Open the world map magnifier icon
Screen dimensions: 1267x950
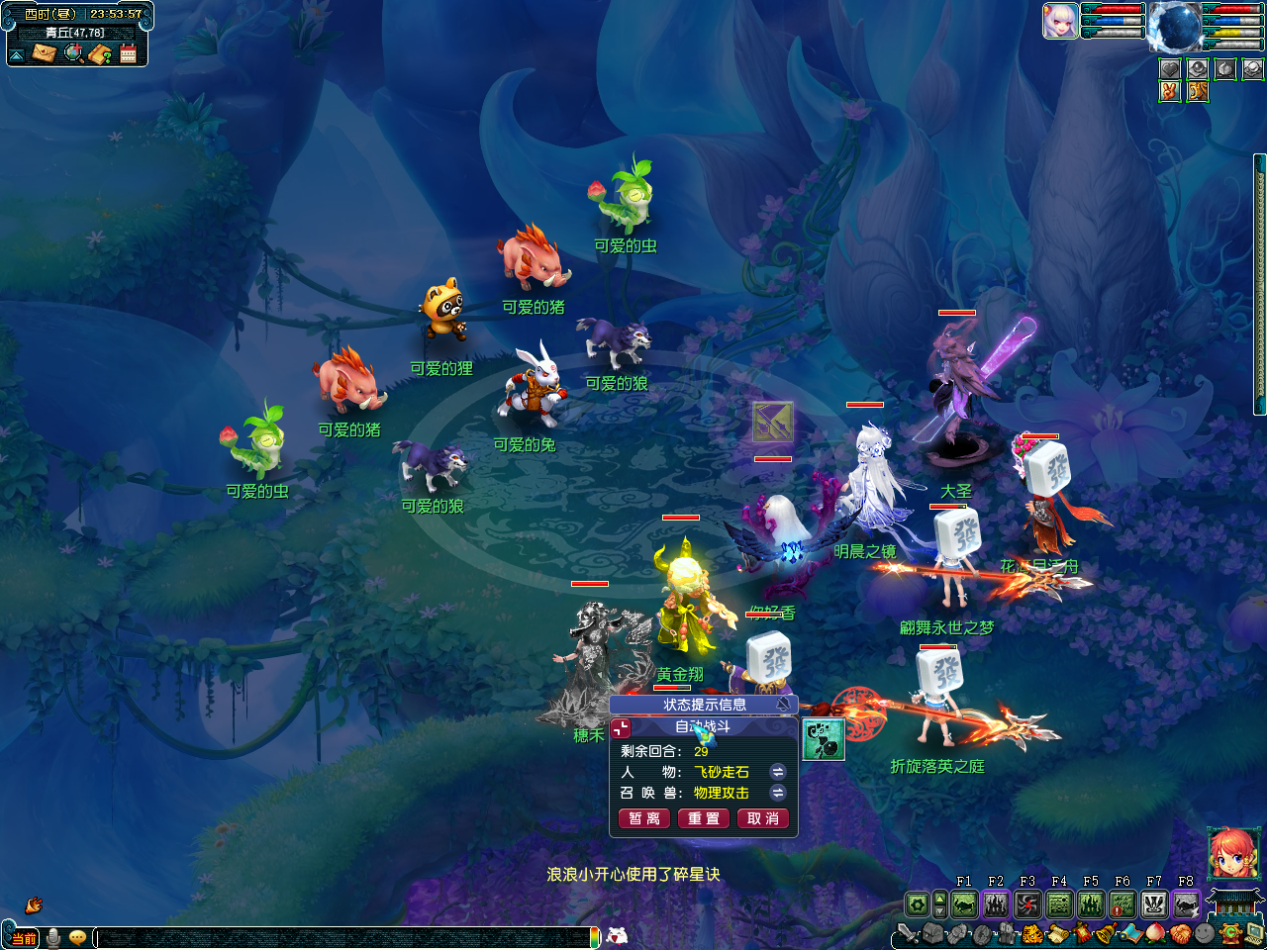[x=73, y=53]
